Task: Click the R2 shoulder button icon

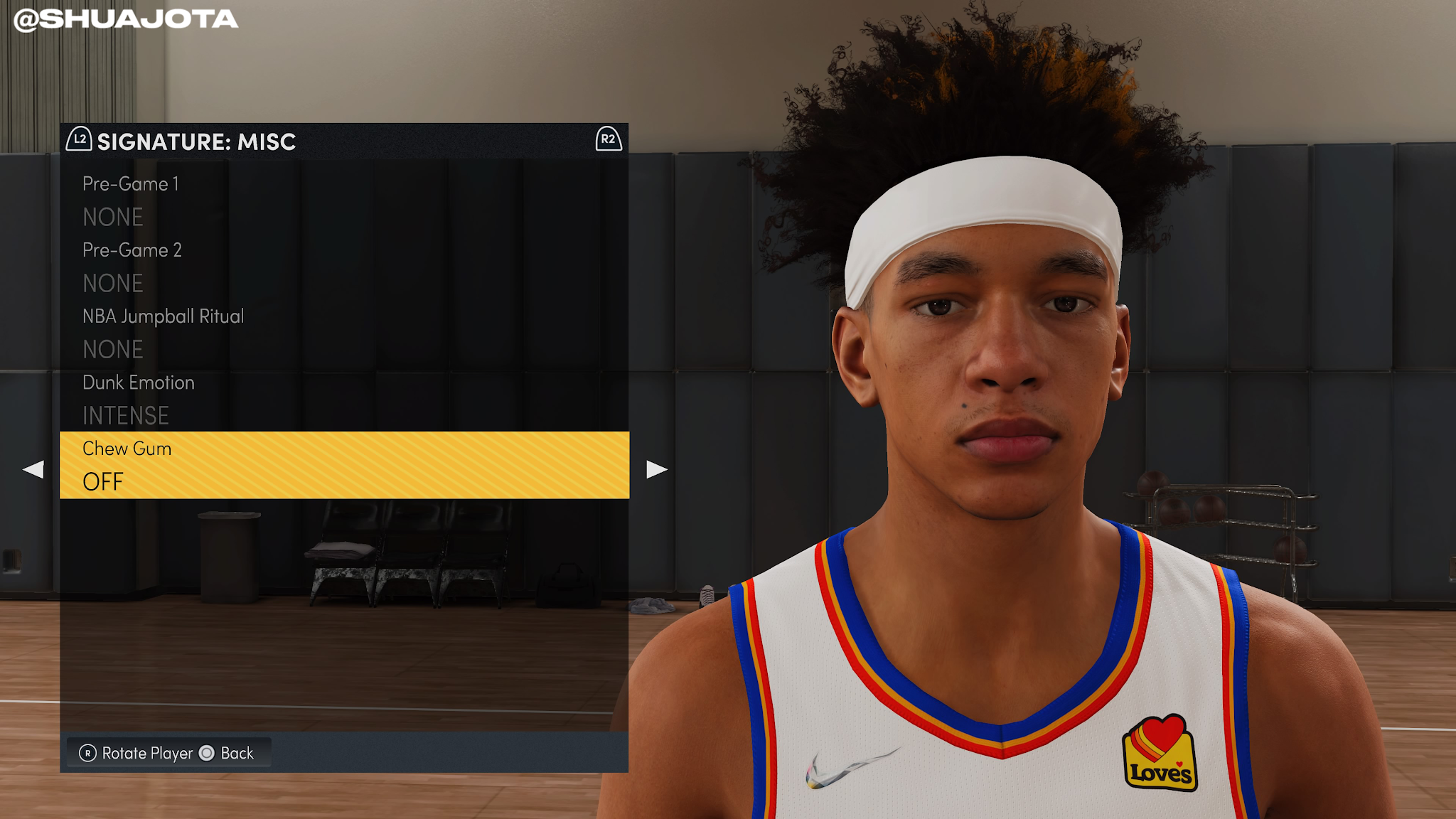Action: pyautogui.click(x=608, y=141)
